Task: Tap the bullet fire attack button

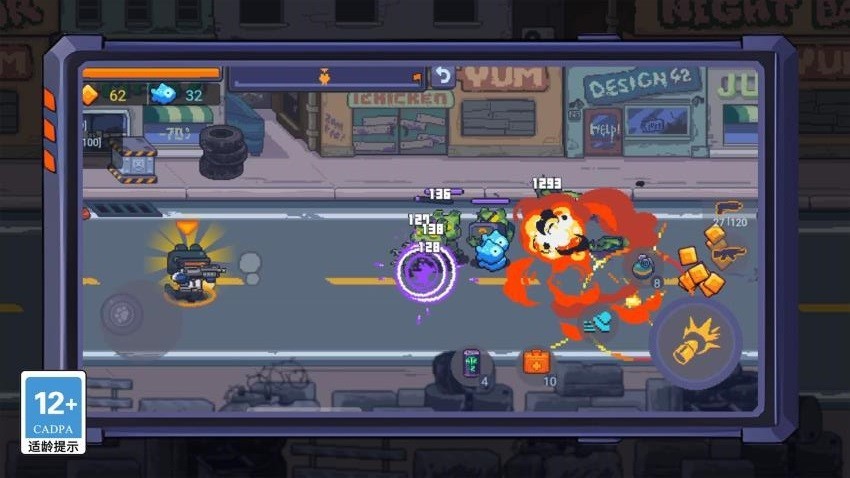Action: click(694, 340)
